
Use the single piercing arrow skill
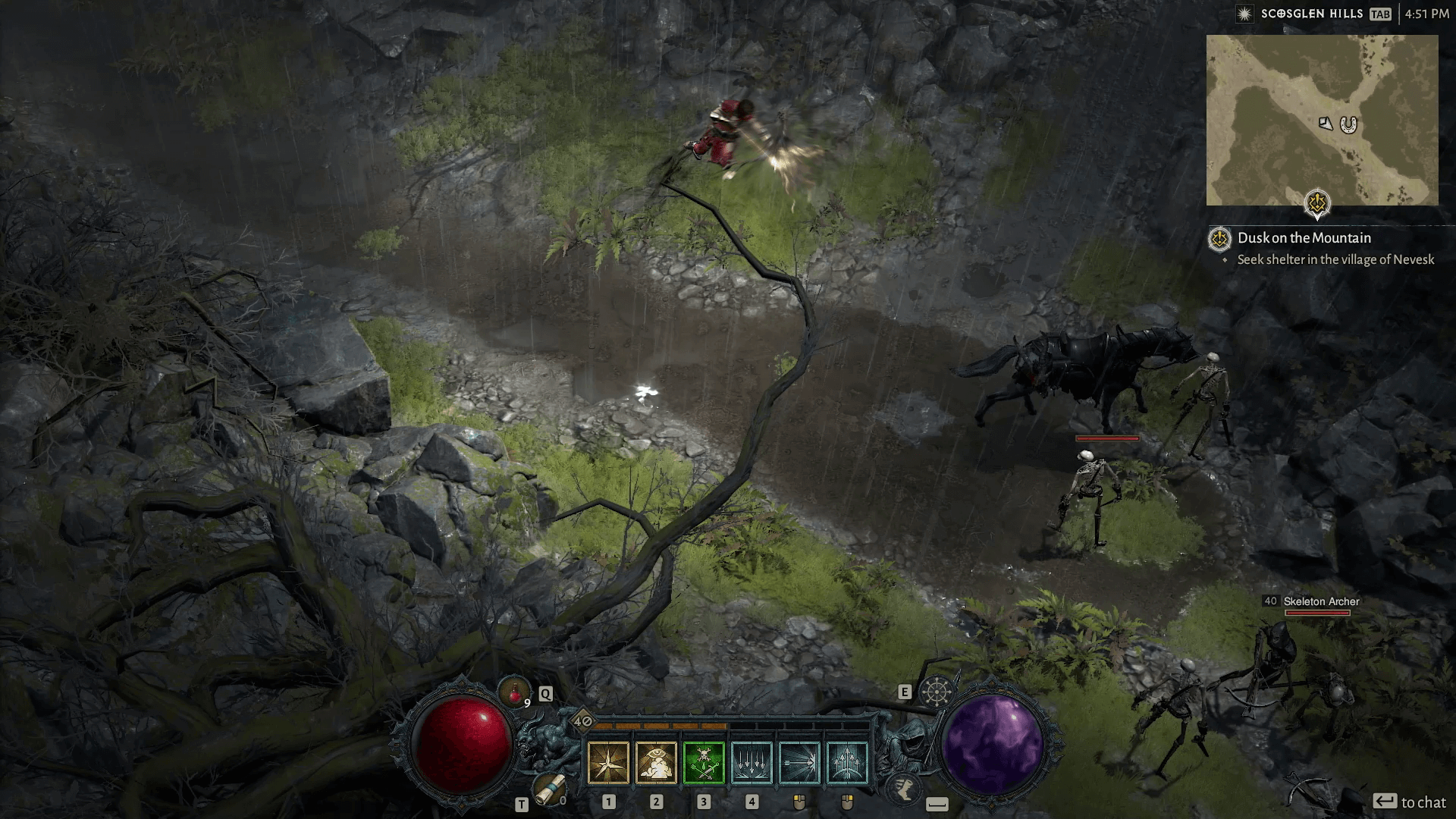tap(799, 762)
